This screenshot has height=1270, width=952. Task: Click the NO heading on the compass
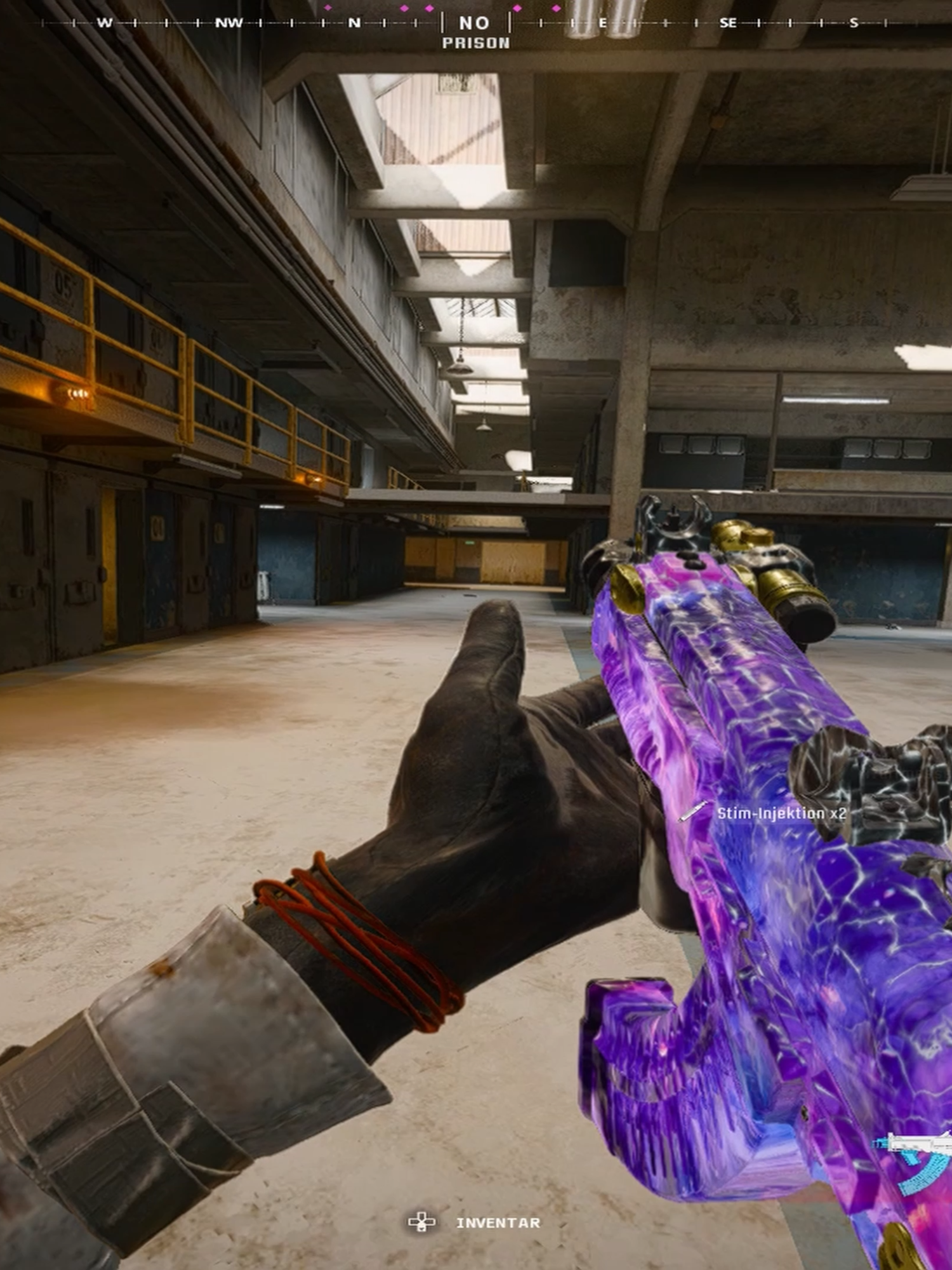point(475,23)
